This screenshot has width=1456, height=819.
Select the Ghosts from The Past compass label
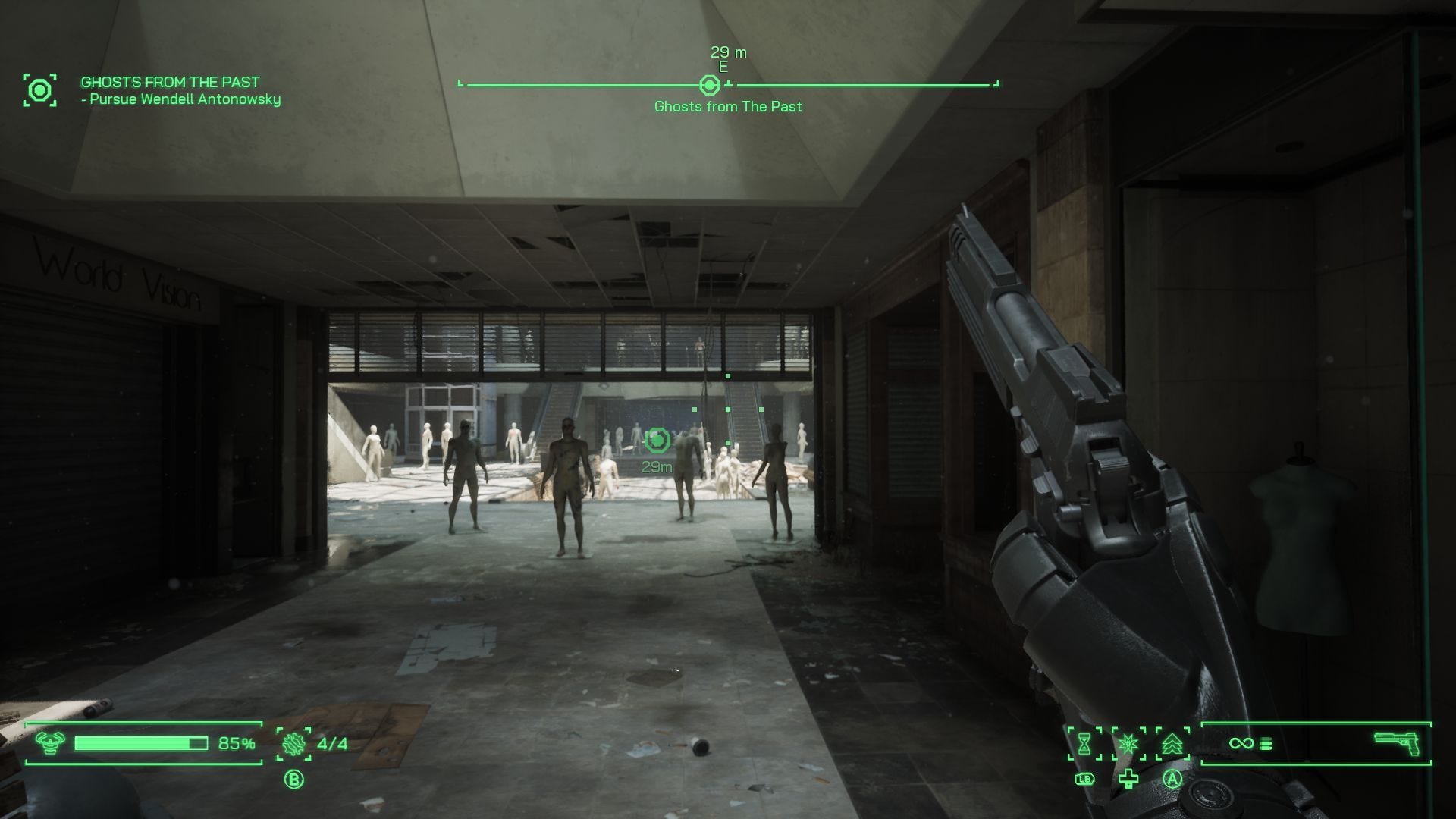tap(727, 107)
